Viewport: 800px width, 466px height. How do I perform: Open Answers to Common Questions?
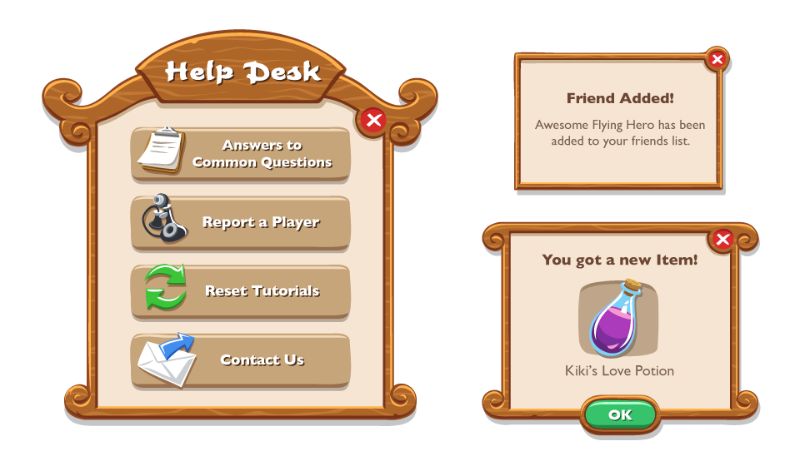[x=241, y=153]
